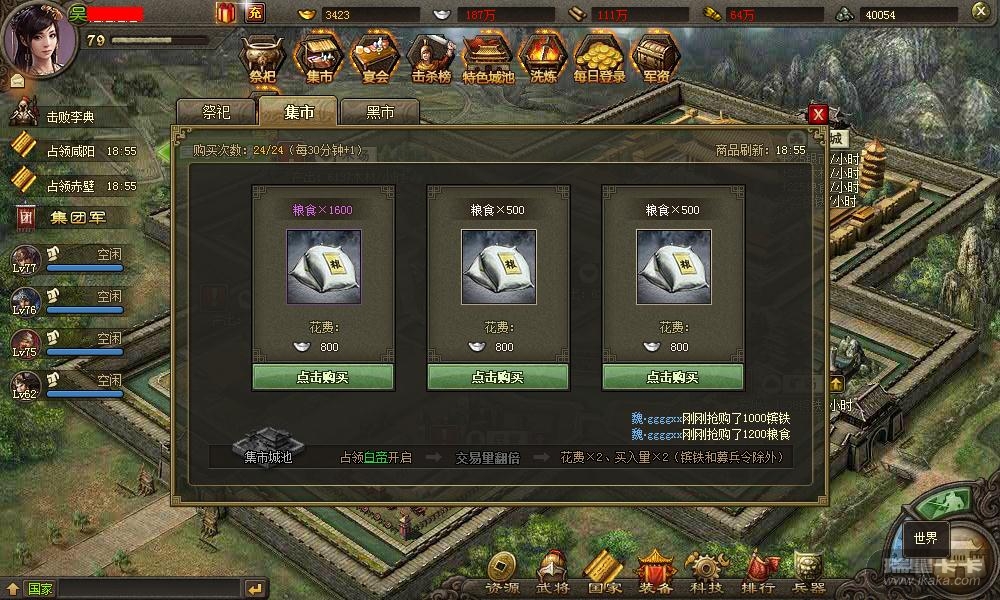Open the 黑市 black market tab
Screen dimensions: 1000x600
click(379, 113)
